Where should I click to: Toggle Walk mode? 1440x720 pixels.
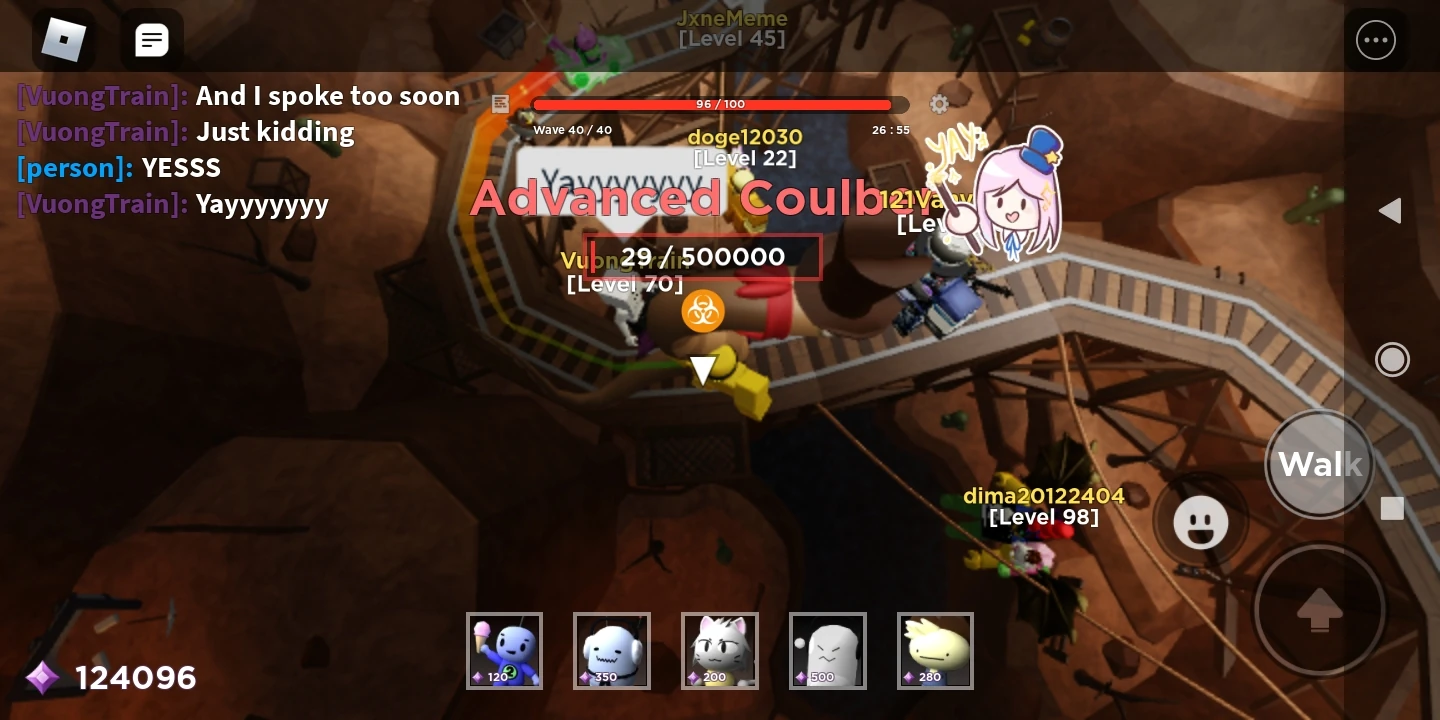(x=1319, y=464)
